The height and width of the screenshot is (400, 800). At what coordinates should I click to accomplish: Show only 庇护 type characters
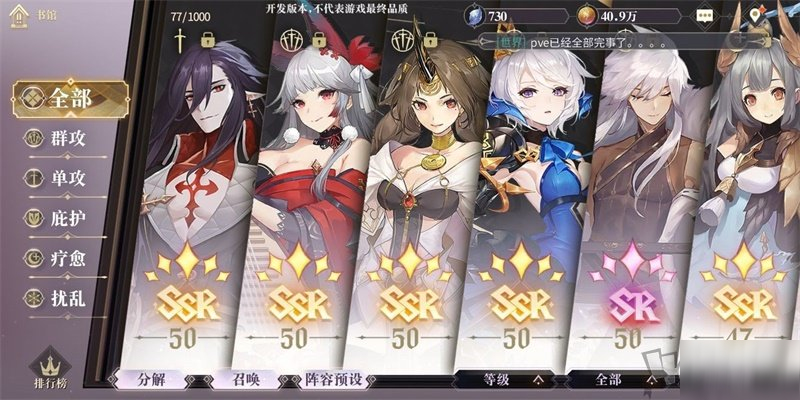60,218
